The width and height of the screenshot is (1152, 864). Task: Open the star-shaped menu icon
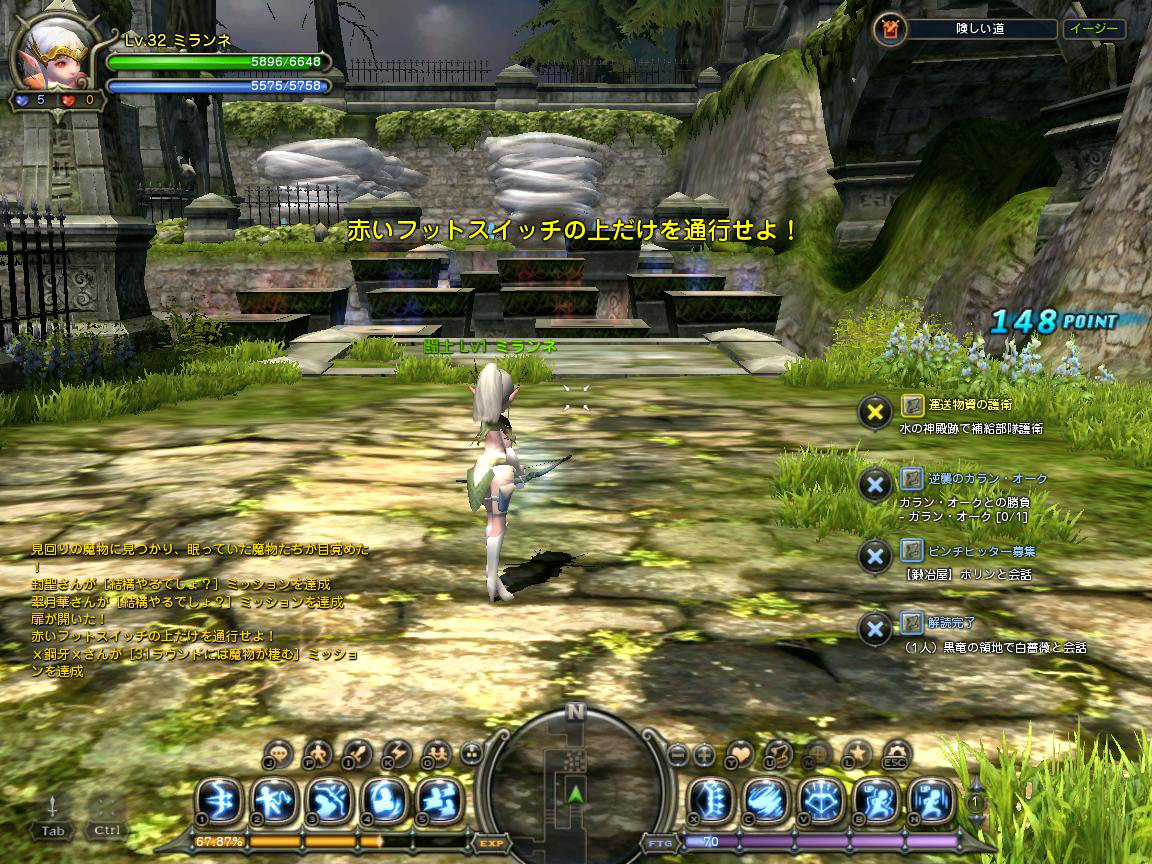[x=857, y=753]
